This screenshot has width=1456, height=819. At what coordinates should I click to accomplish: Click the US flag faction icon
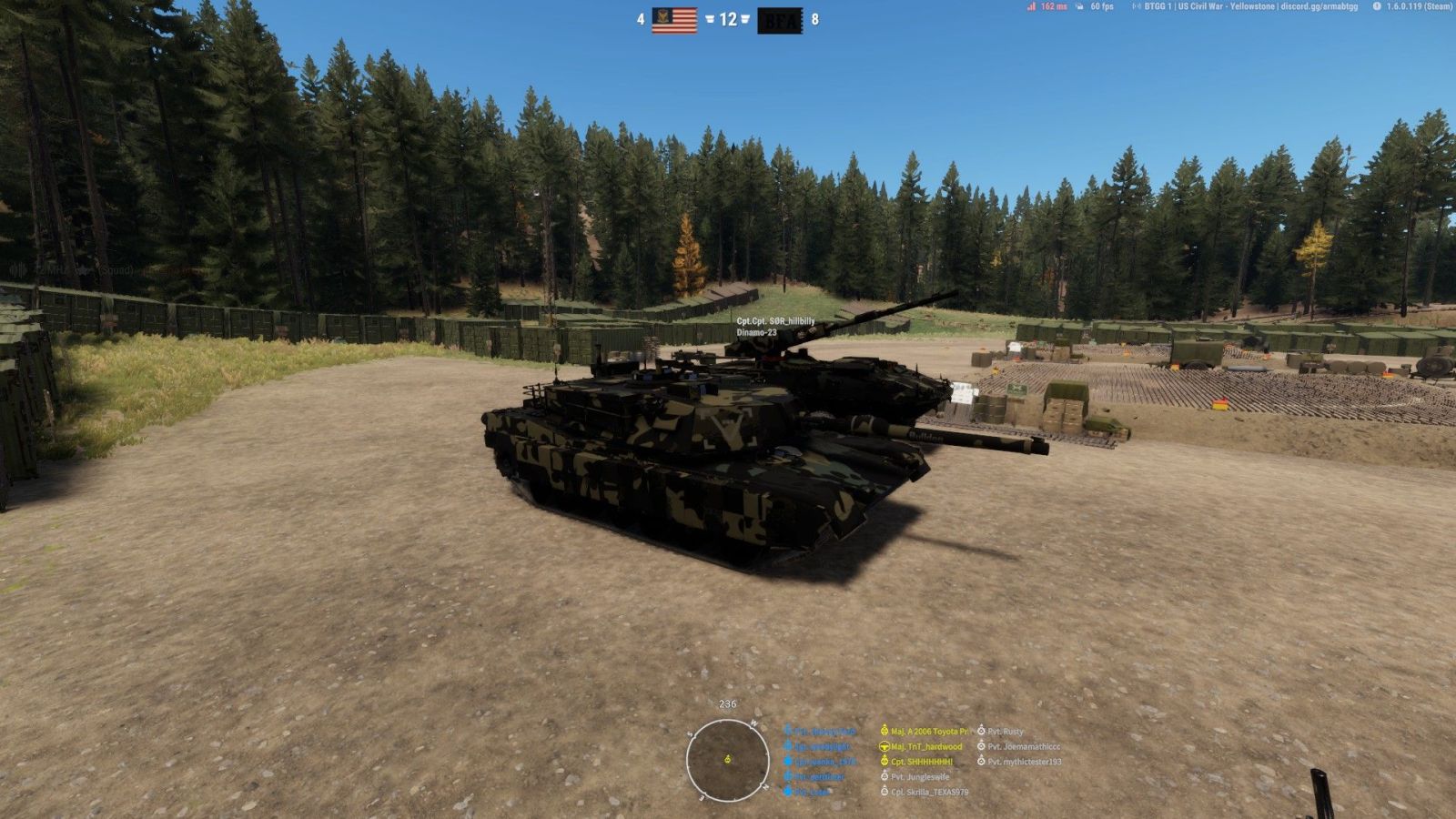tap(674, 20)
